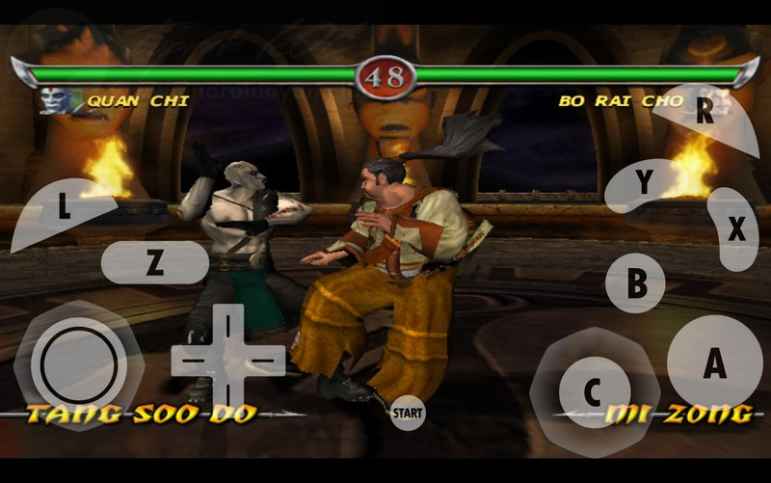
Task: Touch the C-stick control
Action: pyautogui.click(x=593, y=391)
